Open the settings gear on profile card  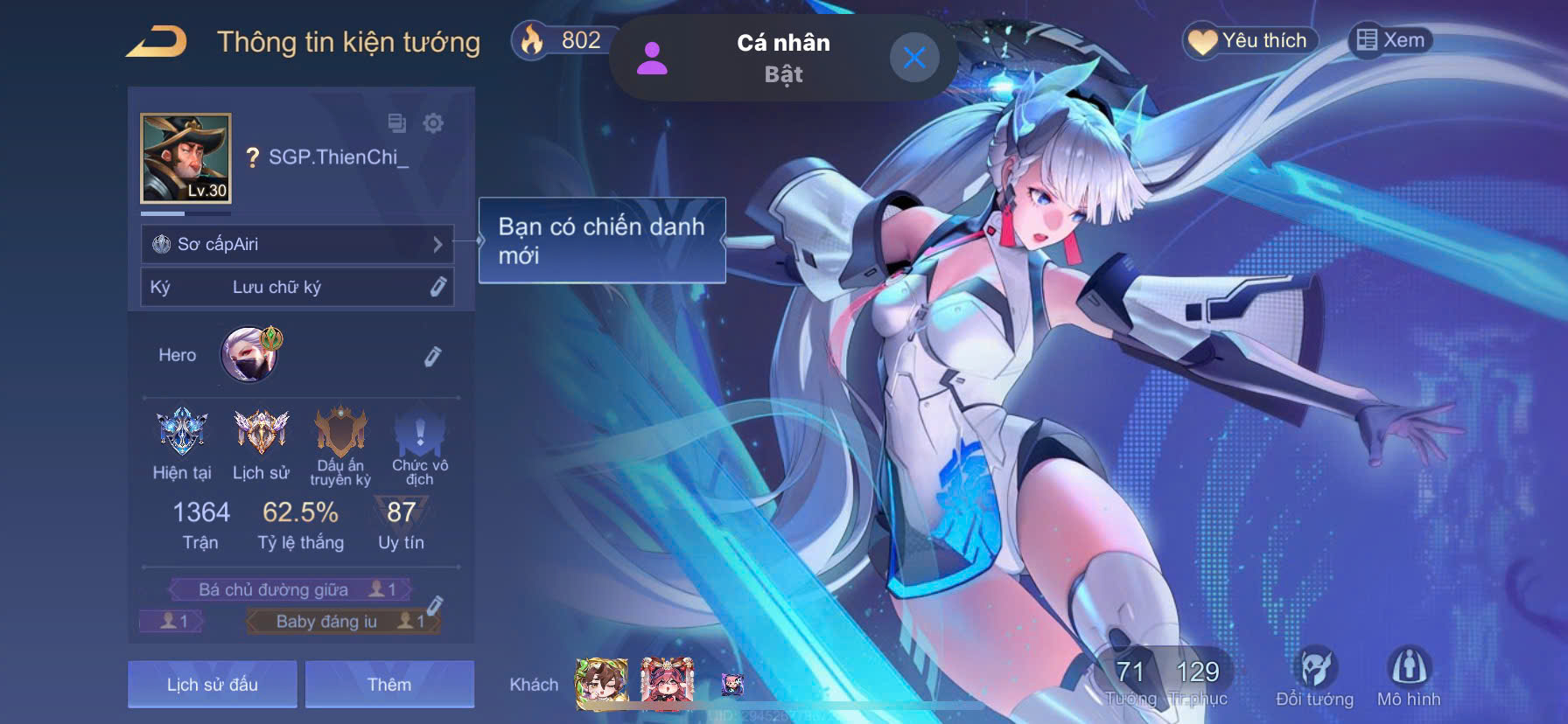coord(434,124)
